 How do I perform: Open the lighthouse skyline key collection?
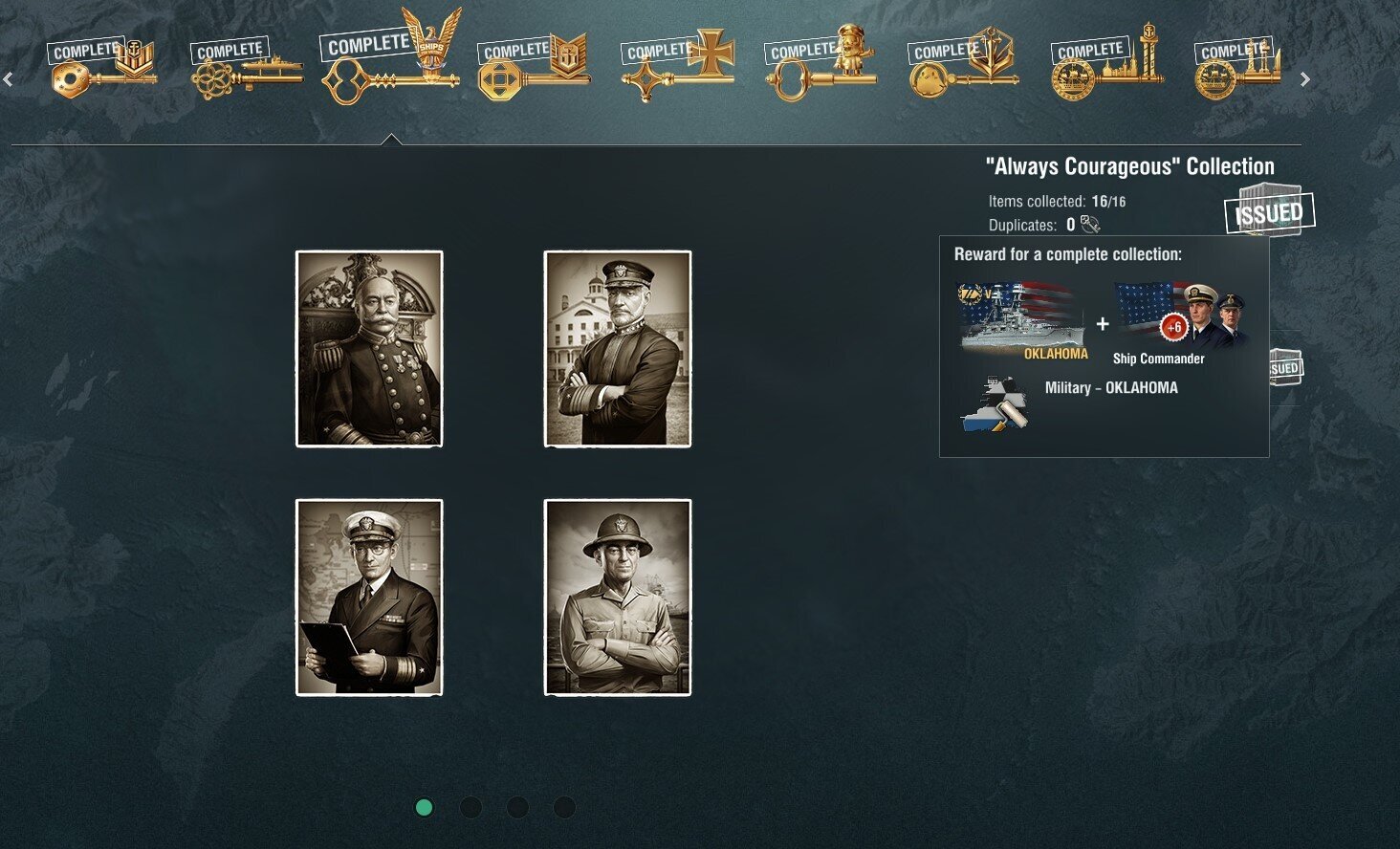click(x=1107, y=64)
